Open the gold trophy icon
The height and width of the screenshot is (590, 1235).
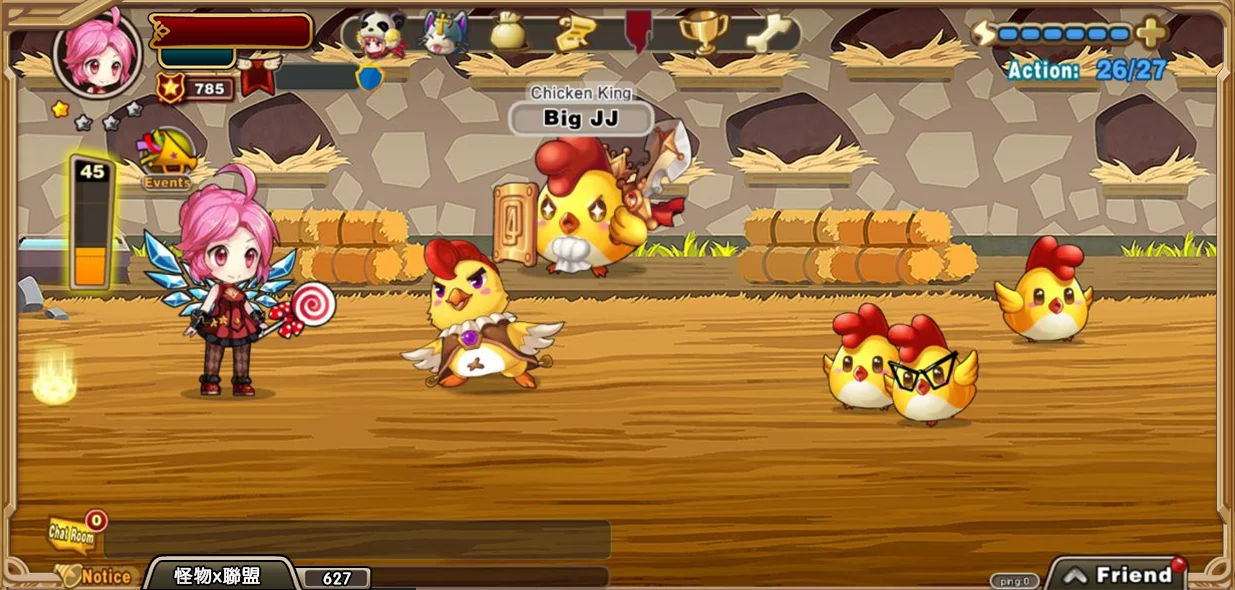pos(703,33)
